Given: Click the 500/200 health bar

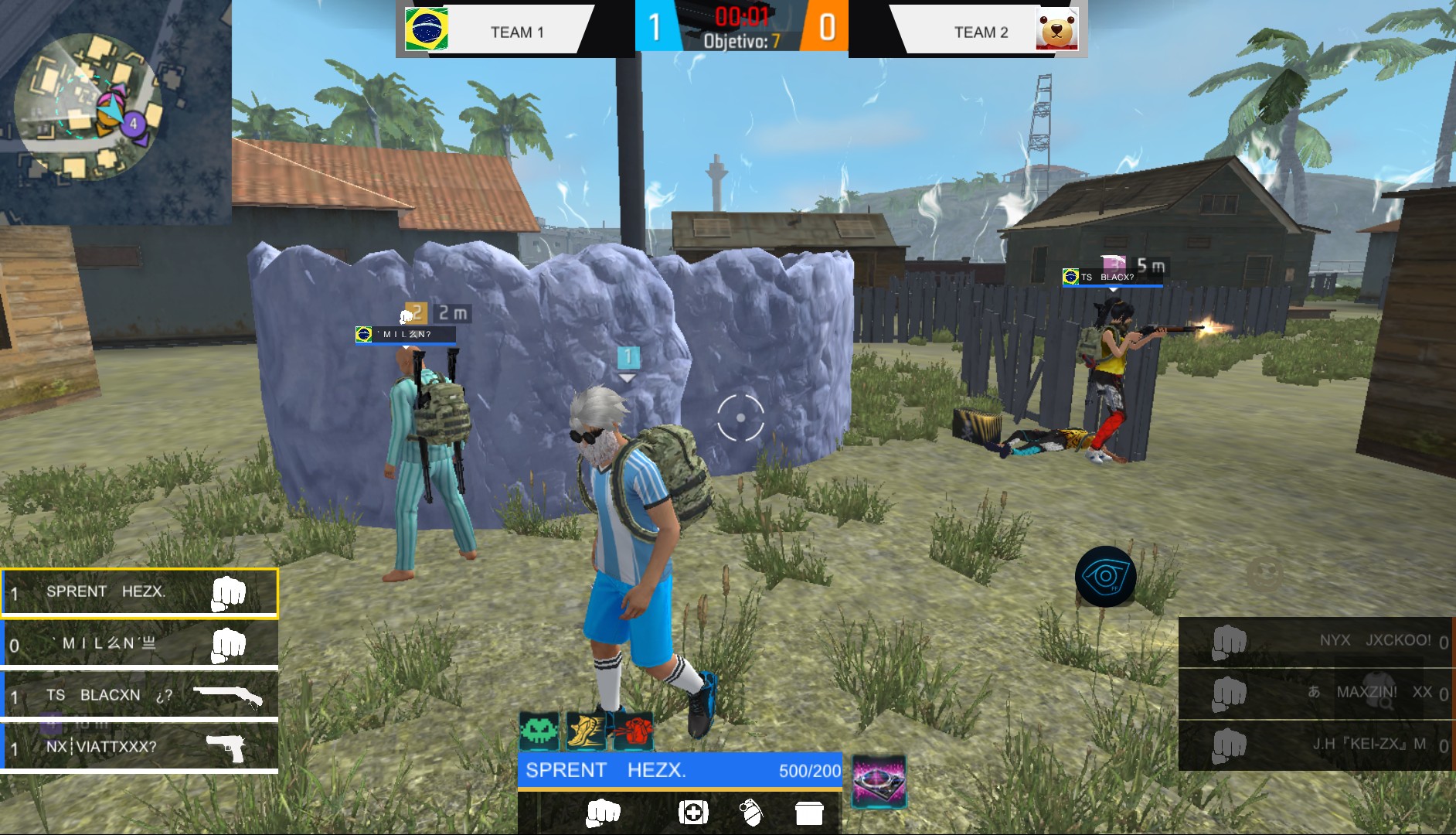Looking at the screenshot, I should coord(680,770).
